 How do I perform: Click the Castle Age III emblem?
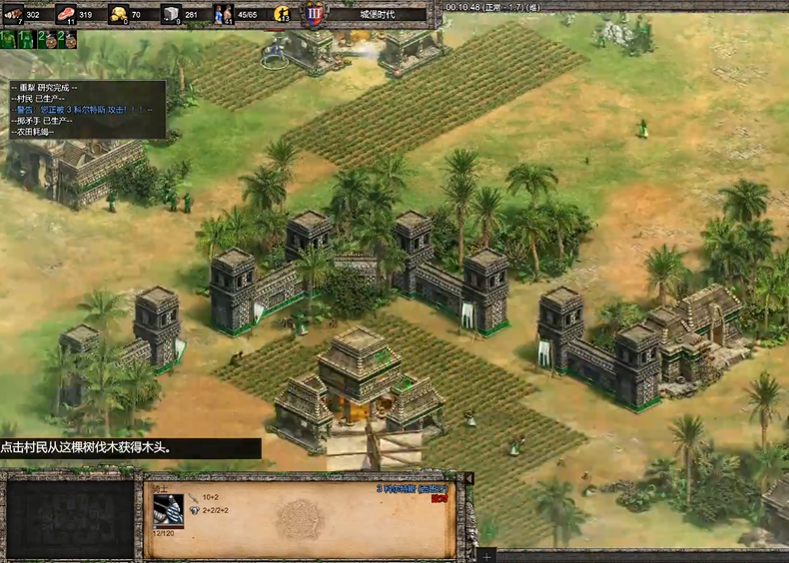[312, 14]
